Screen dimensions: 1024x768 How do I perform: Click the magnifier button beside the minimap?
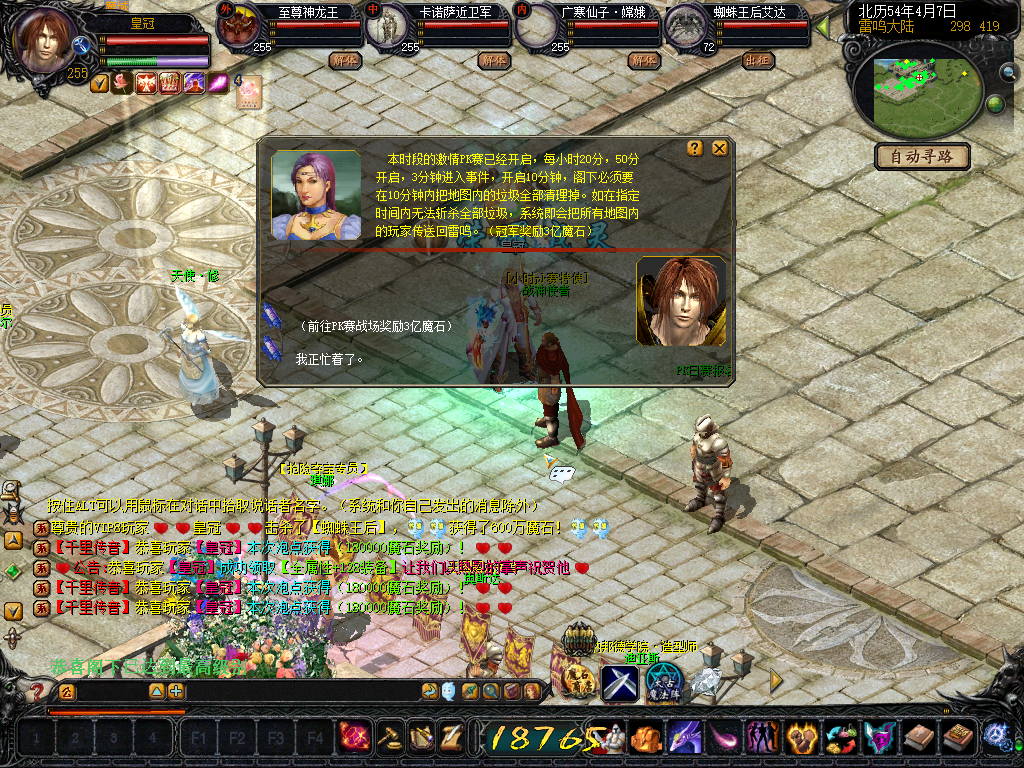1008,72
